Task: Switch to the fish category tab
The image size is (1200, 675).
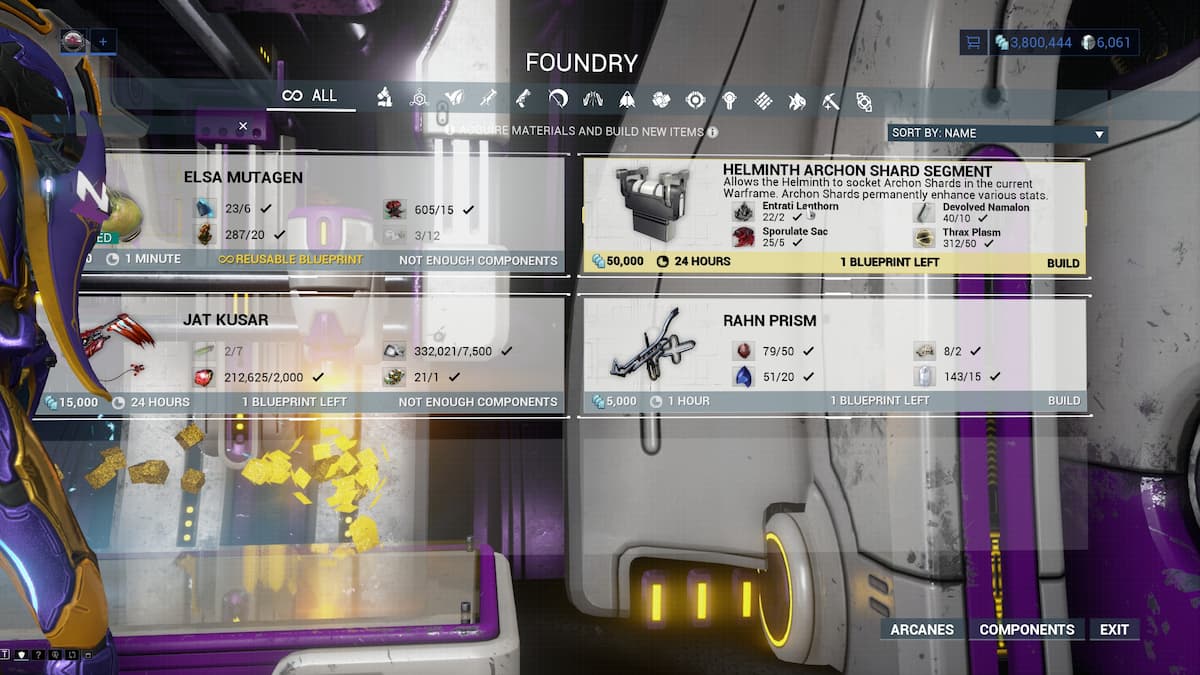Action: pos(797,100)
